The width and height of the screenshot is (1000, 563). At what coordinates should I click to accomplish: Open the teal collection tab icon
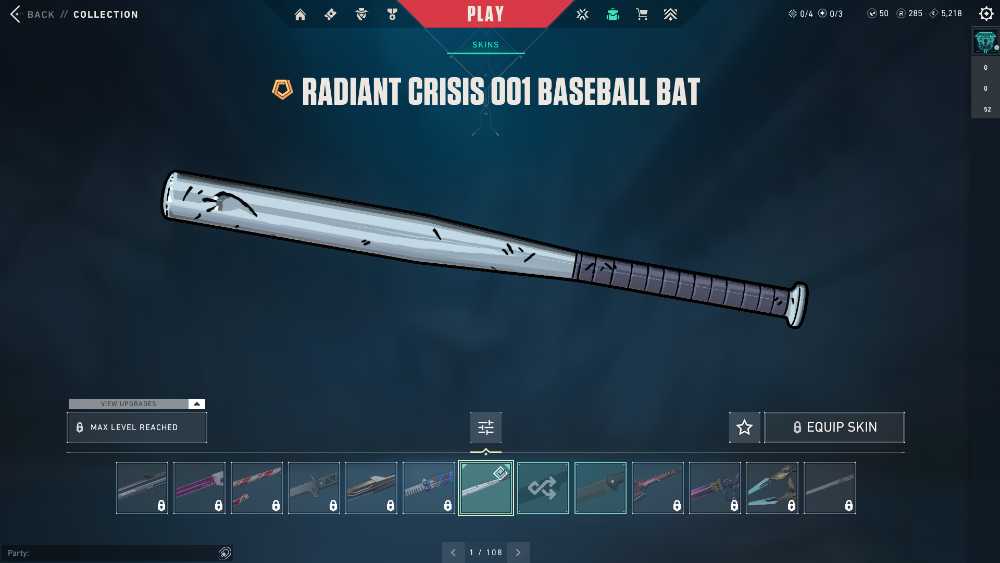[612, 15]
